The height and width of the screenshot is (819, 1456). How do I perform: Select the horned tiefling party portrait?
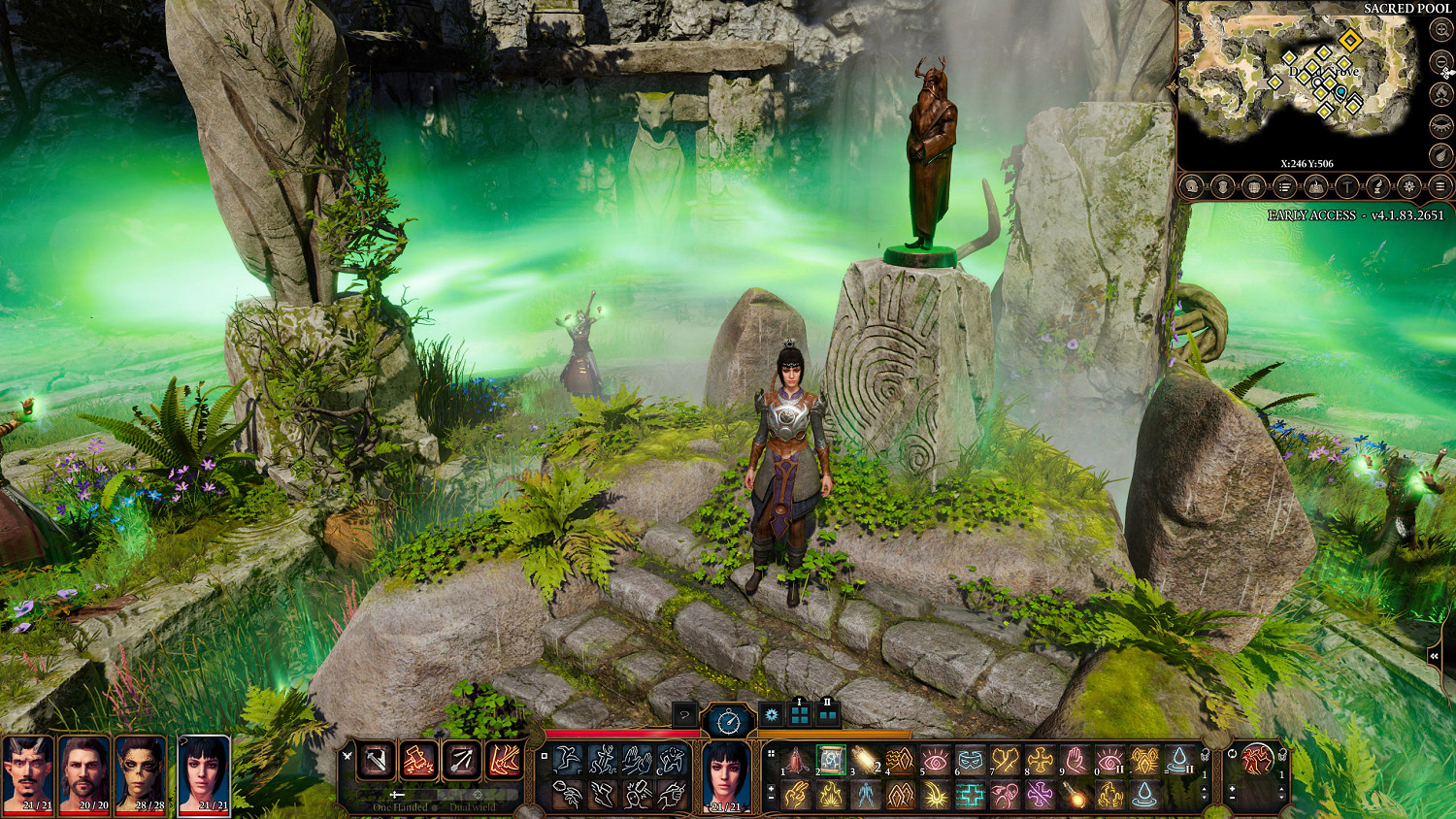point(28,771)
